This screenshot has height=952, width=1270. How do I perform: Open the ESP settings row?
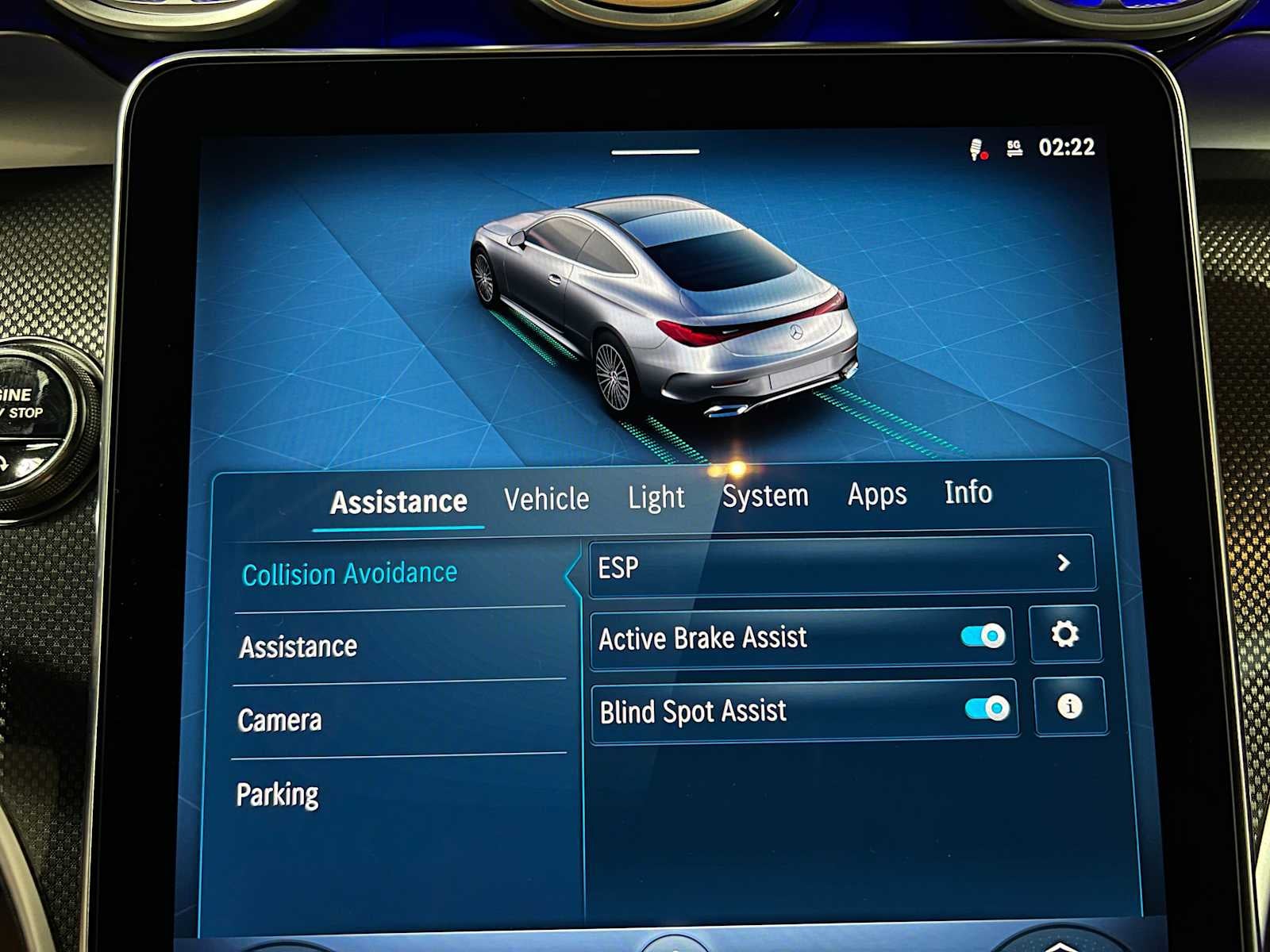[x=794, y=565]
